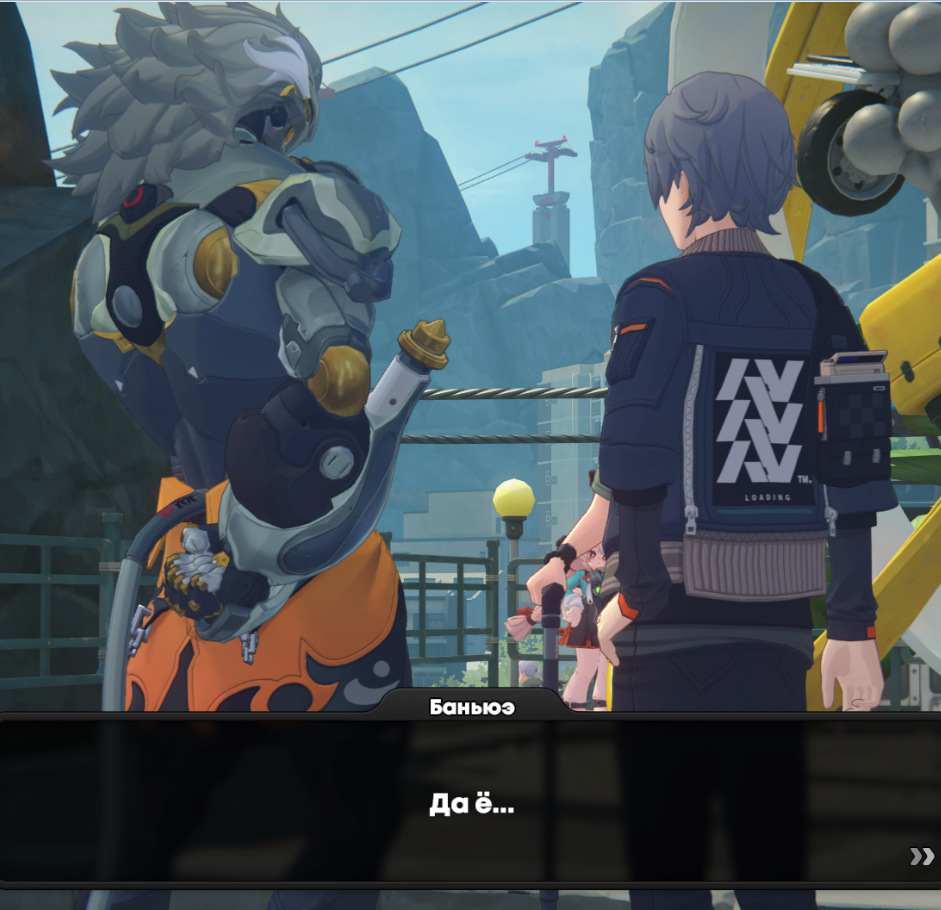
Task: Advance dialogue with the double-arrow button
Action: [921, 855]
